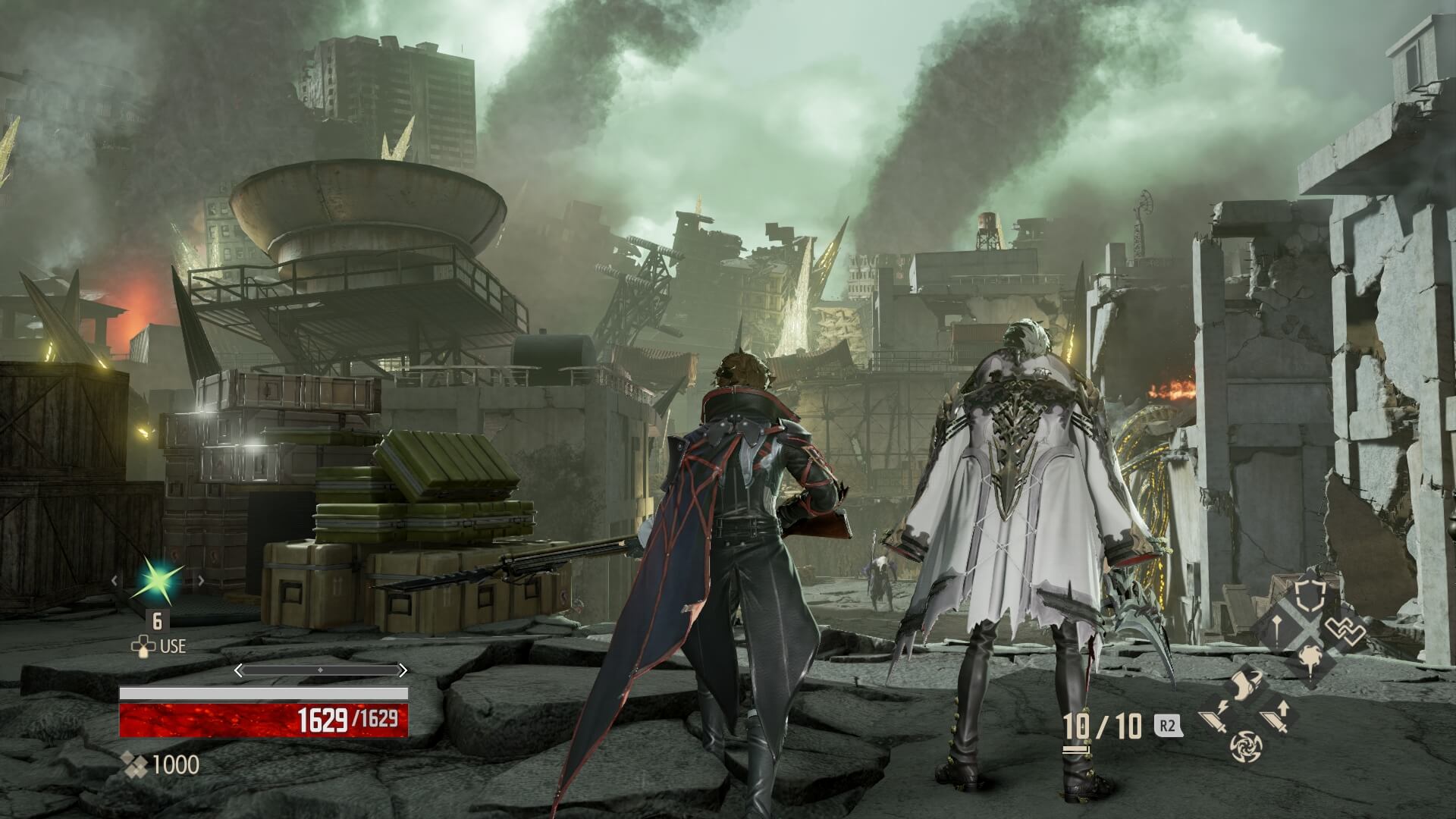
Task: Click the cloak-shaped Blood Veil gift icon
Action: [1247, 683]
